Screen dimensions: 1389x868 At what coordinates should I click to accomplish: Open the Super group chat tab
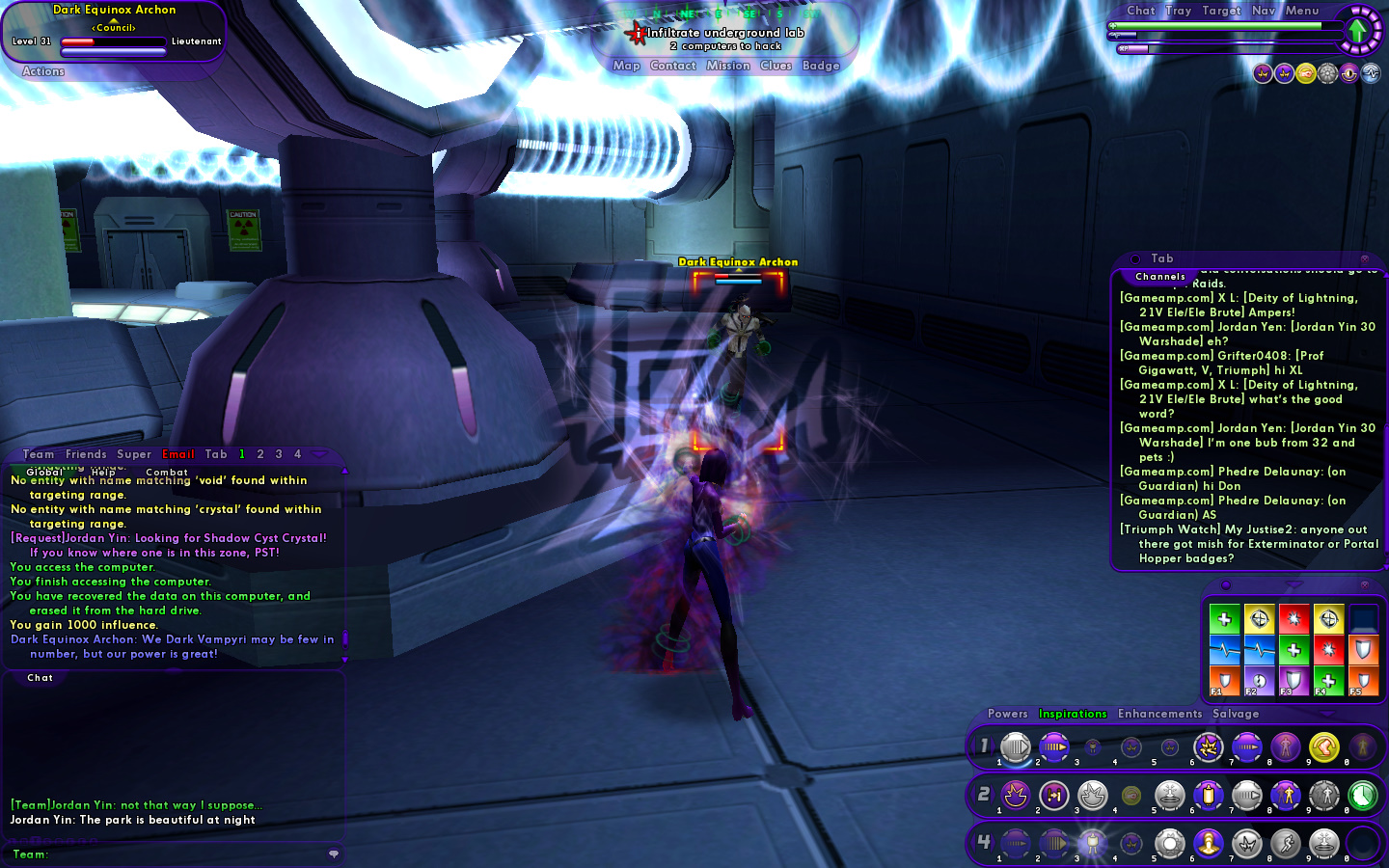coord(134,454)
